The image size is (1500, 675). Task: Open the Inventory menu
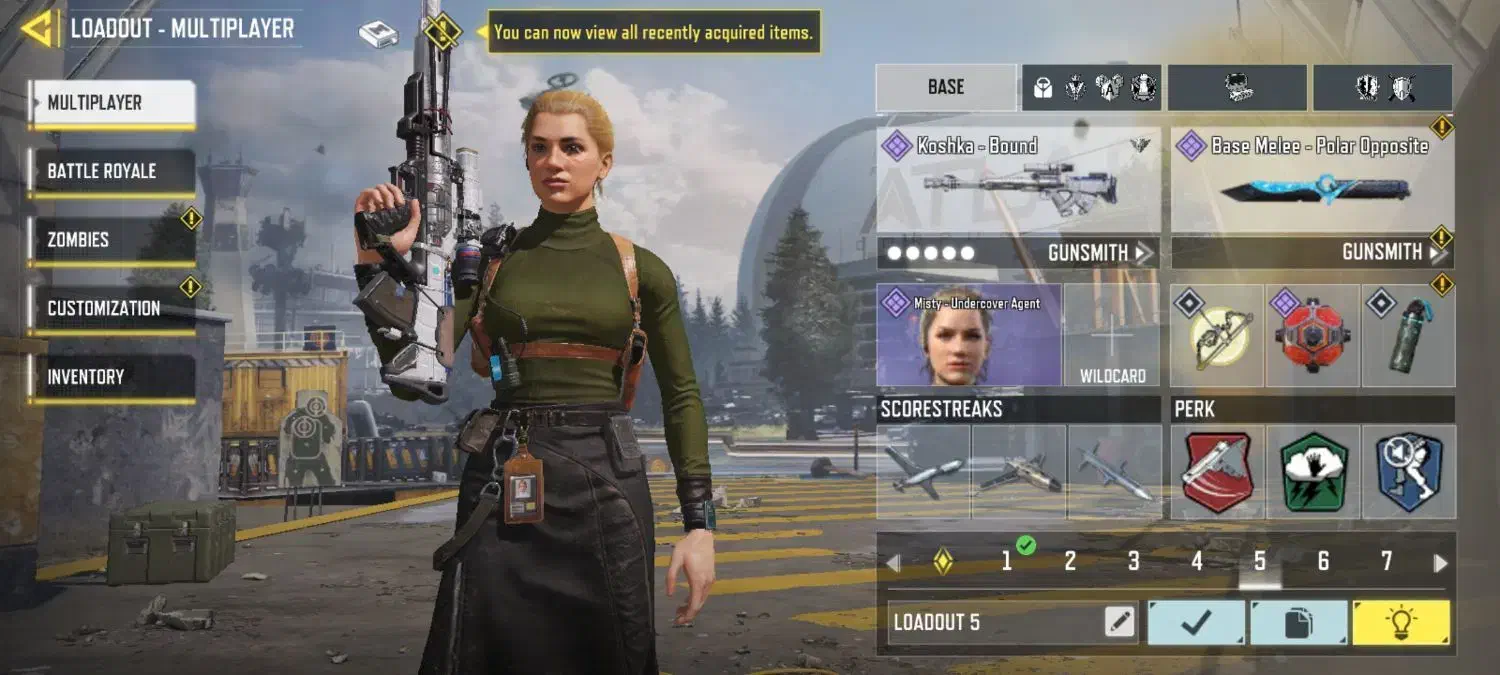tap(110, 377)
